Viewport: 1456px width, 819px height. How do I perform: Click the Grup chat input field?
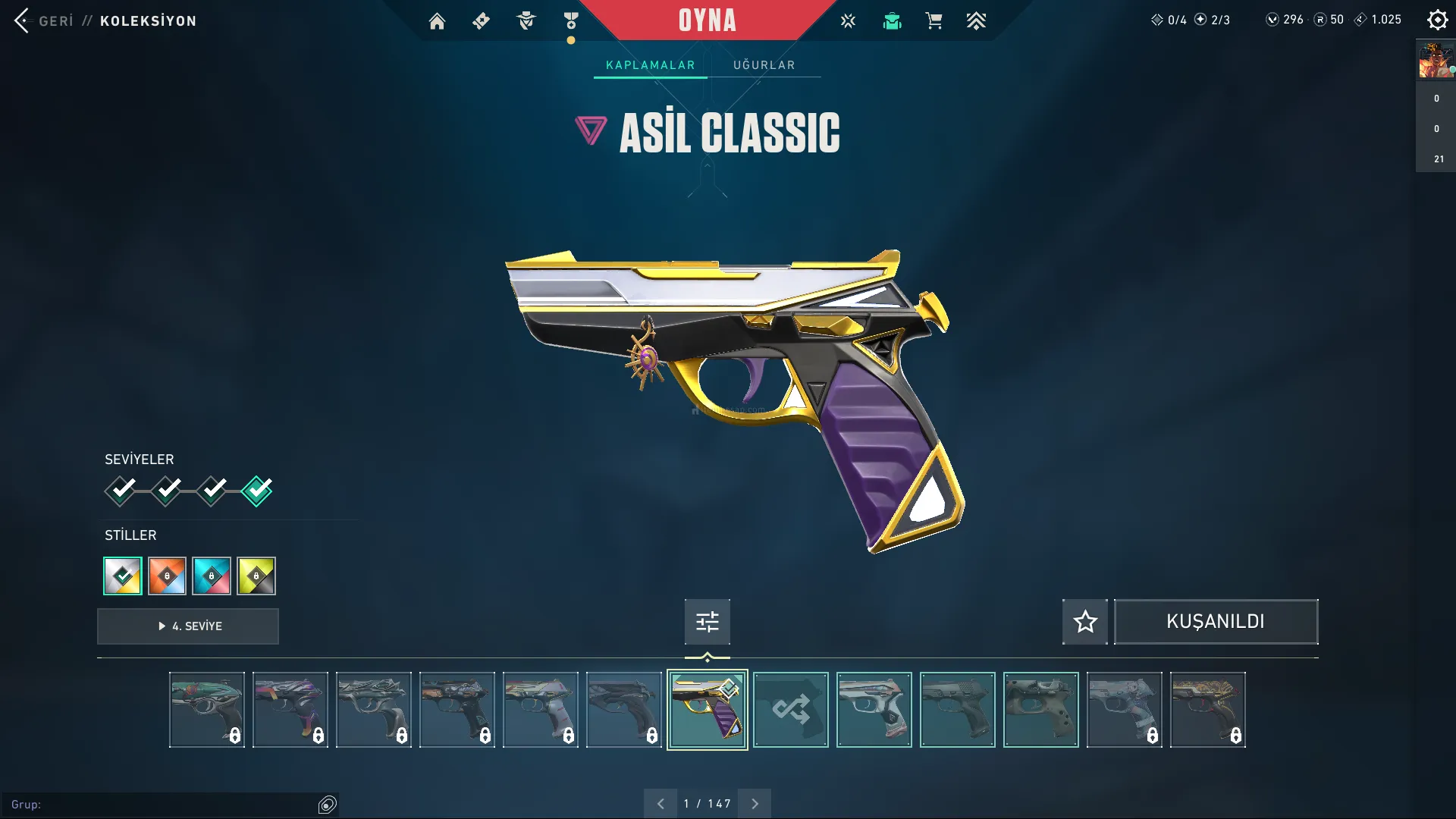pyautogui.click(x=167, y=805)
